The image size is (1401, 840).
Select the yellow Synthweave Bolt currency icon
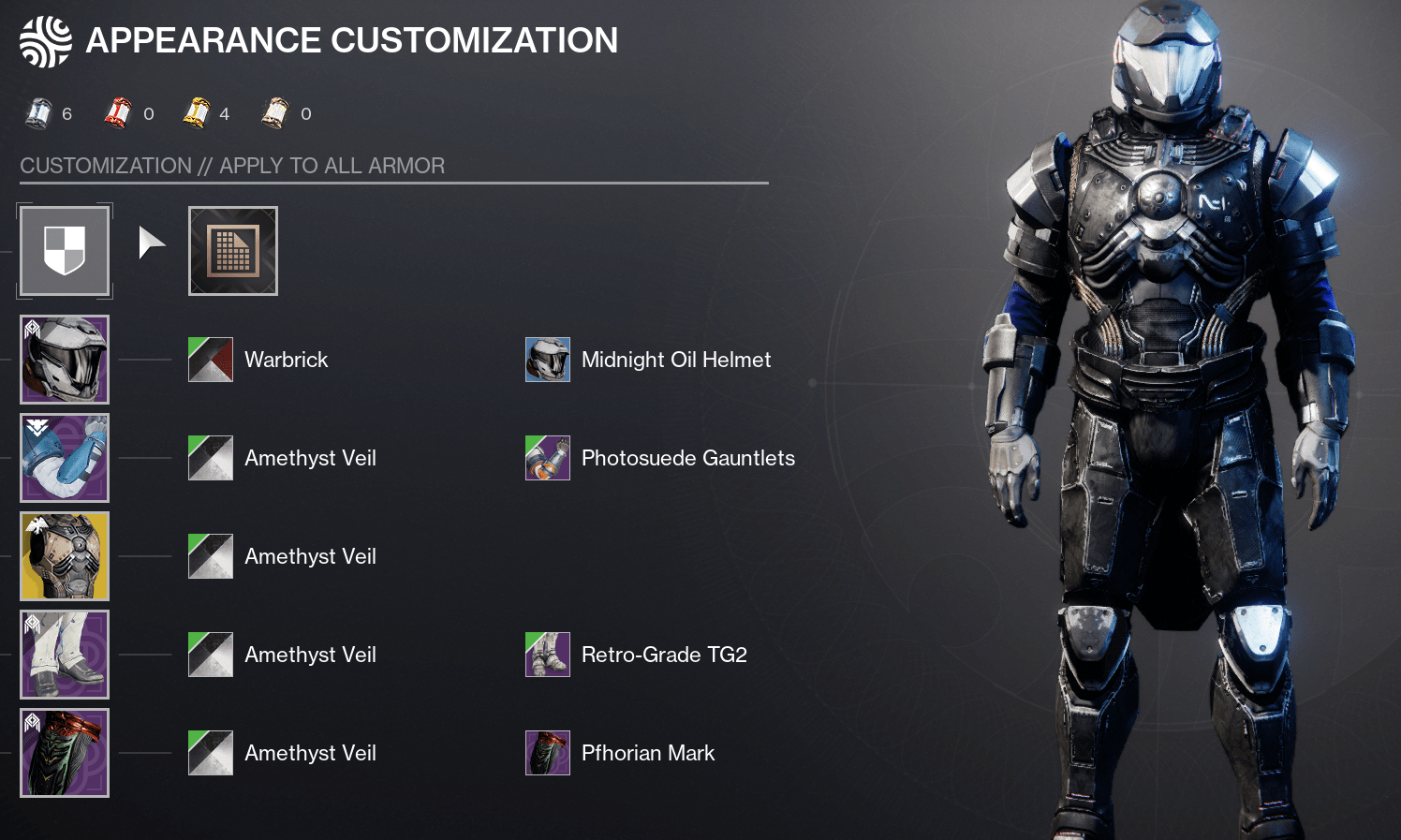point(198,111)
